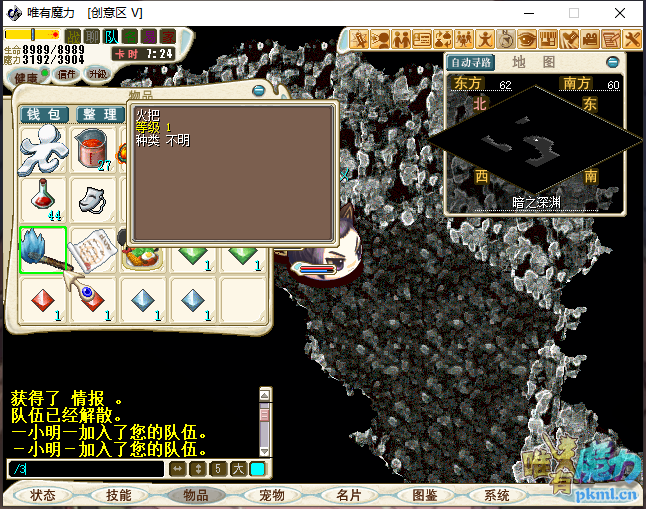This screenshot has height=509, width=646.
Task: Open the 状态 status tab
Action: point(43,495)
